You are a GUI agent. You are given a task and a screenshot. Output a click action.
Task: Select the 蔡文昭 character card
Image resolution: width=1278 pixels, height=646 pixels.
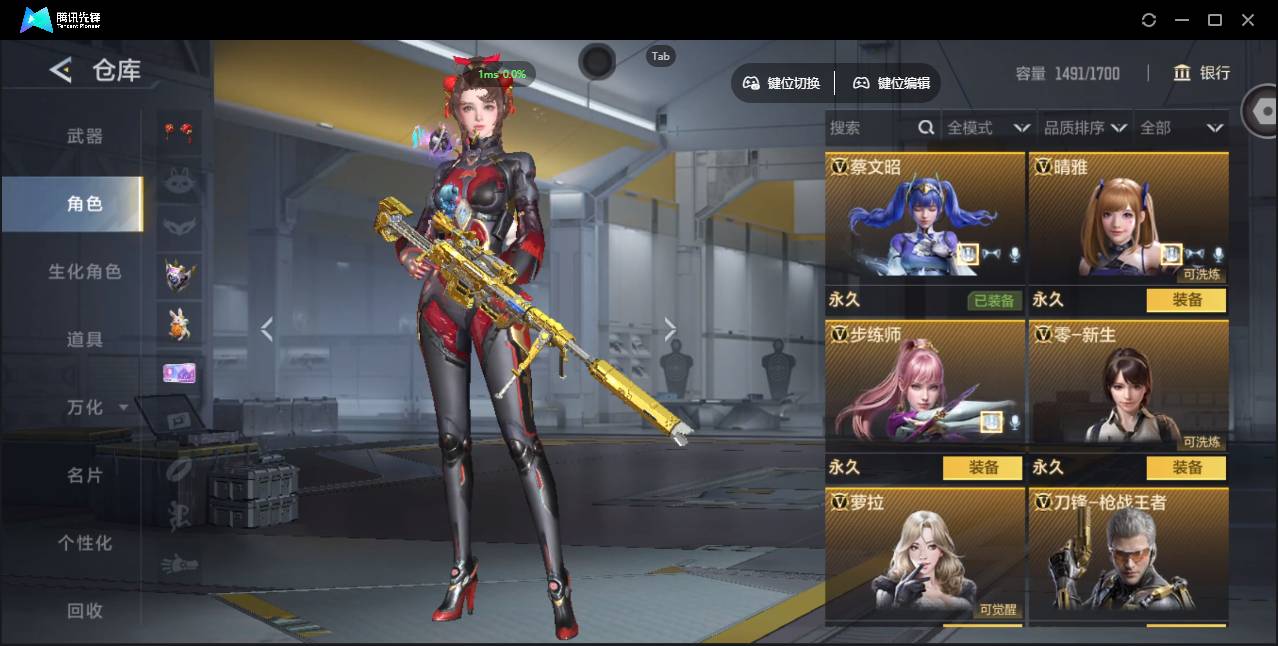click(x=925, y=218)
